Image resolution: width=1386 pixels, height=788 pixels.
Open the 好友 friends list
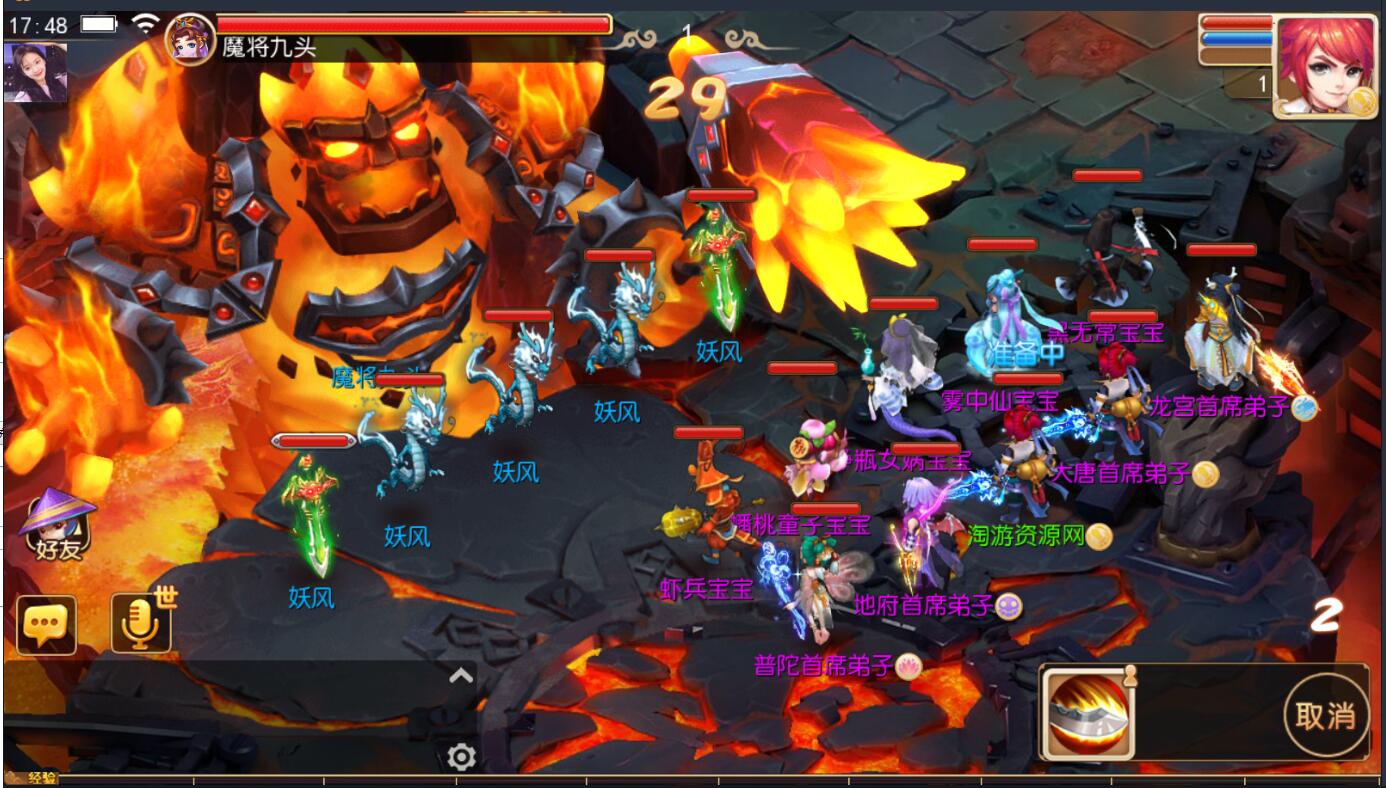59,526
